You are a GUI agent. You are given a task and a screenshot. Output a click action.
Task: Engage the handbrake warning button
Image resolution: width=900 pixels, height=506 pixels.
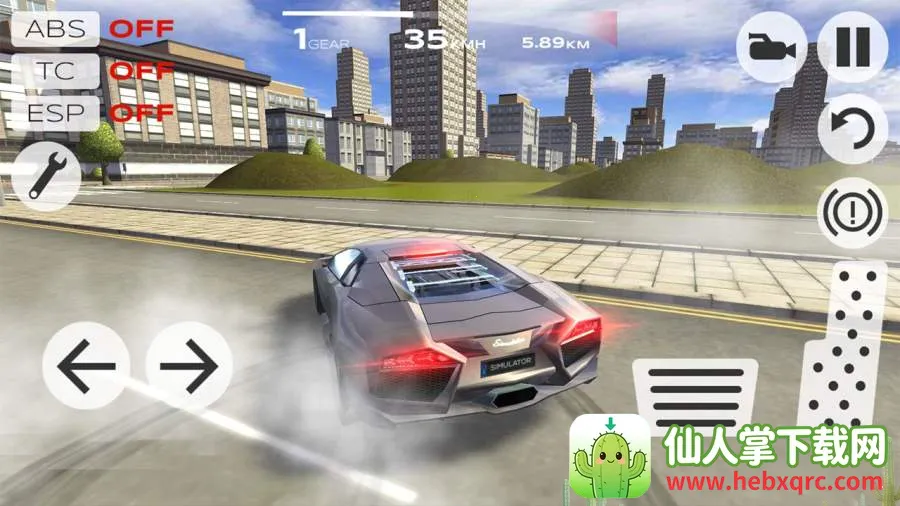tap(852, 213)
